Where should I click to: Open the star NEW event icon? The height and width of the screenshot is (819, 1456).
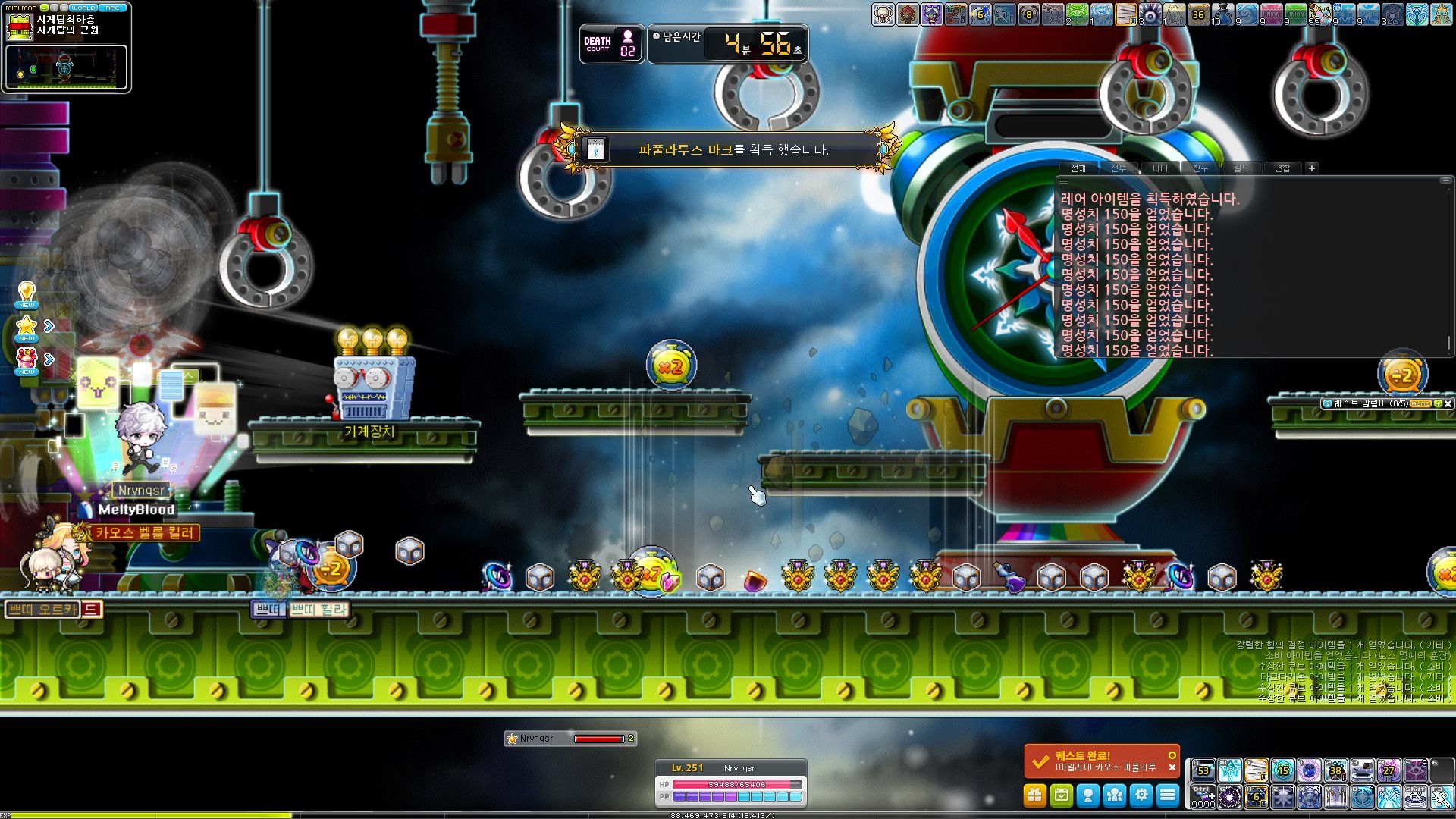click(27, 328)
